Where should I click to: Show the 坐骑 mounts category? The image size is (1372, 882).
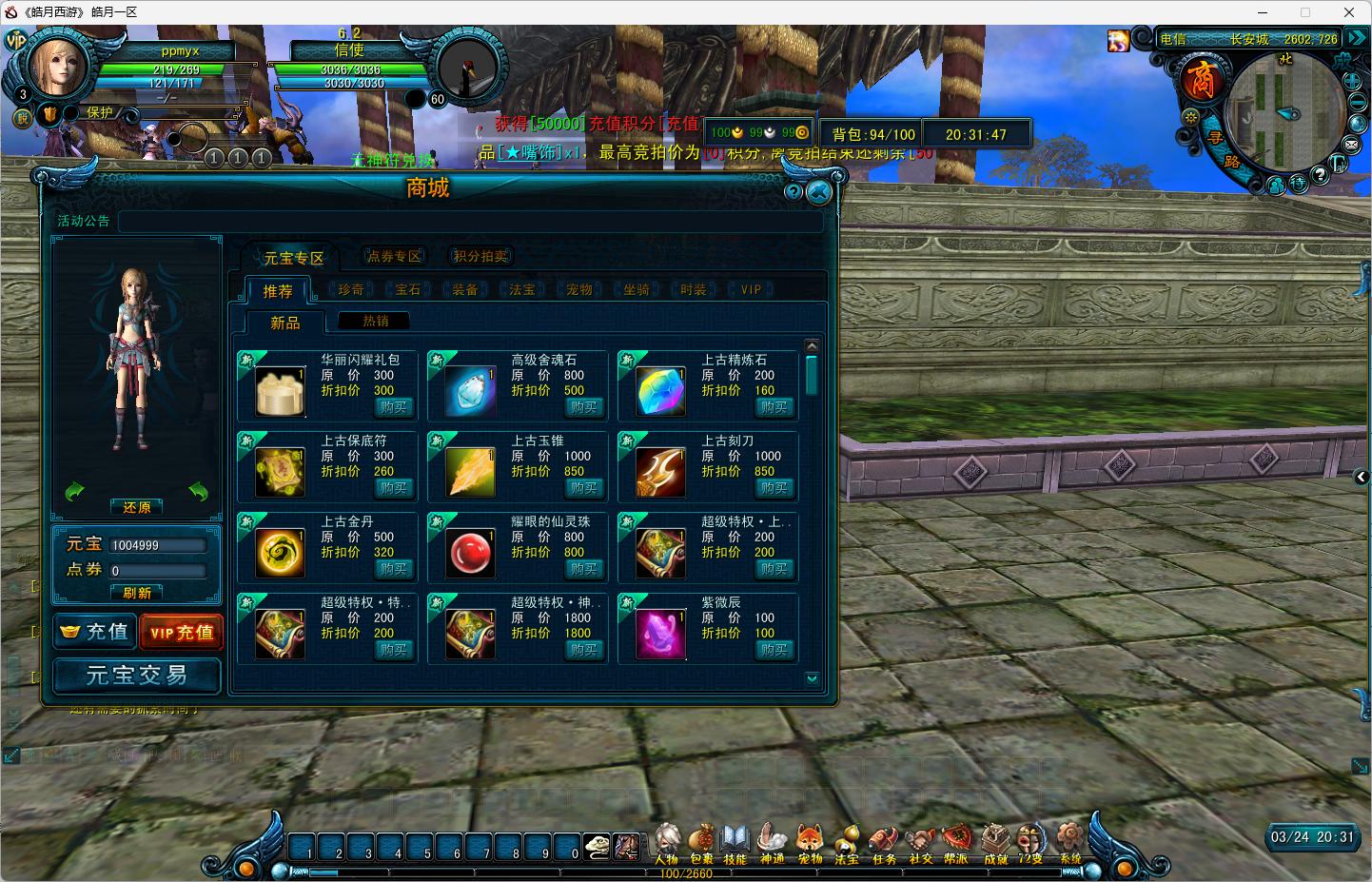(637, 289)
